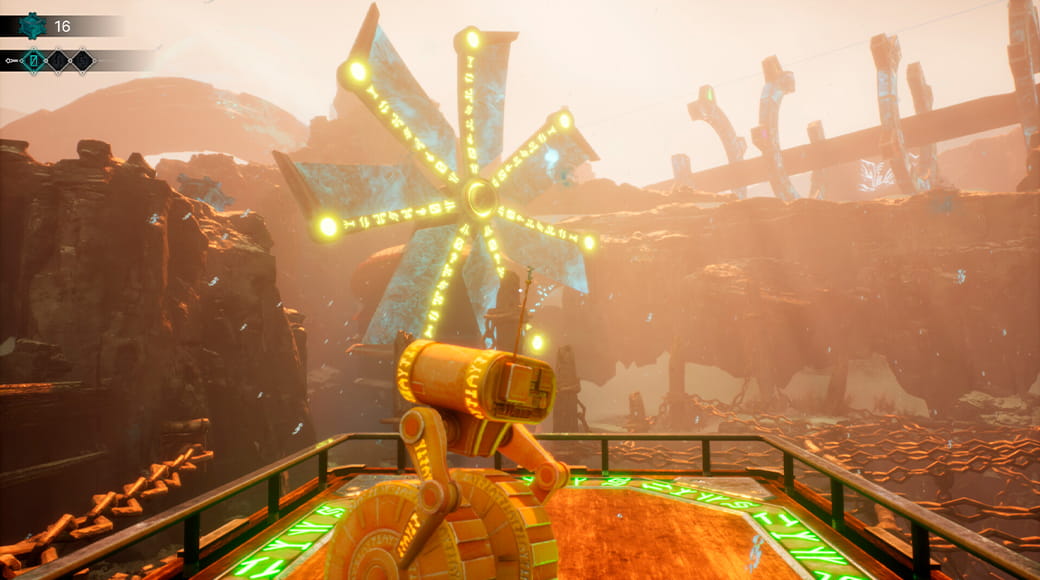Click the teal gear collectible icon
This screenshot has height=580, width=1040.
[31, 26]
